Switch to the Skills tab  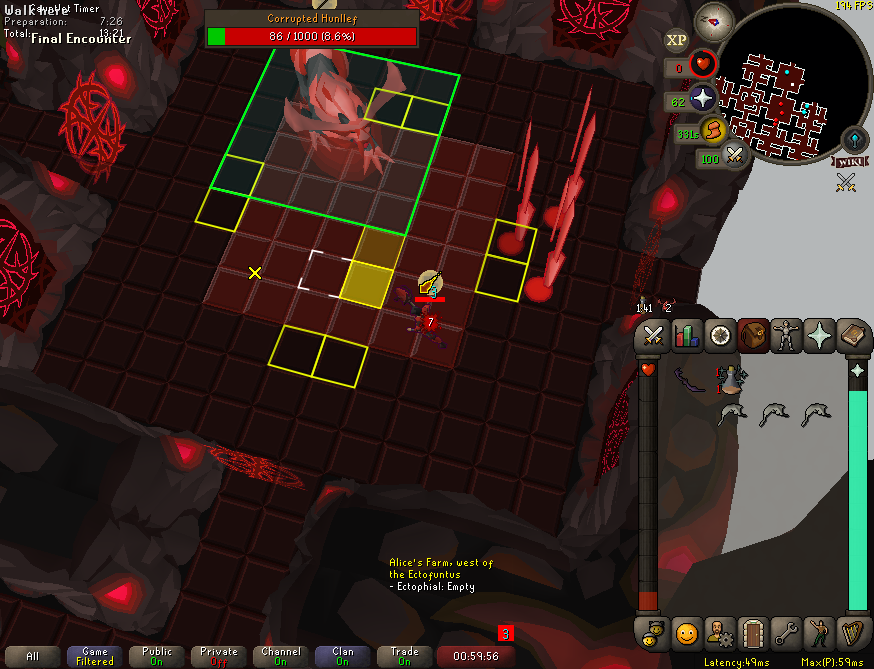[687, 336]
